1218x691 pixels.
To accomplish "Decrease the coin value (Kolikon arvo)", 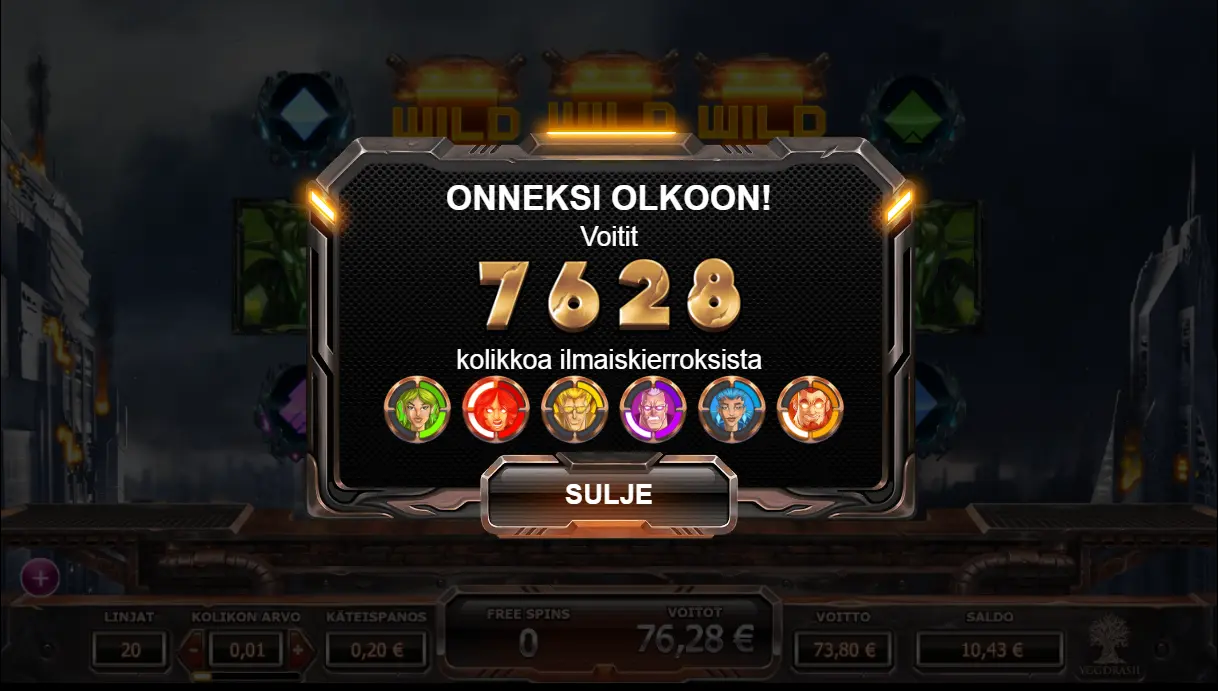I will (195, 650).
